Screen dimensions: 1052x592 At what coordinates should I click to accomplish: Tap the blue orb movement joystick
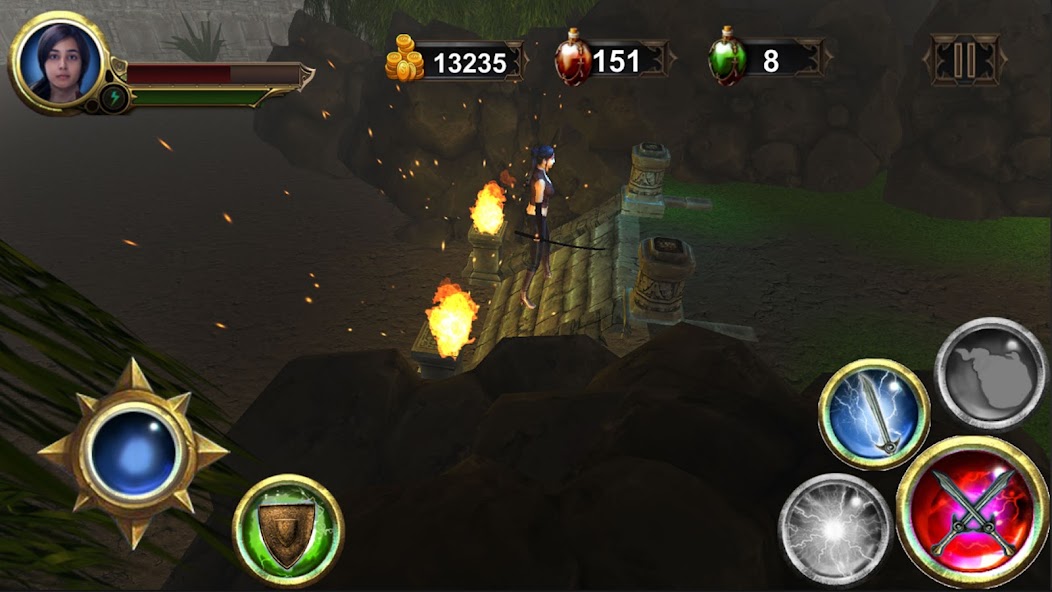(x=133, y=456)
